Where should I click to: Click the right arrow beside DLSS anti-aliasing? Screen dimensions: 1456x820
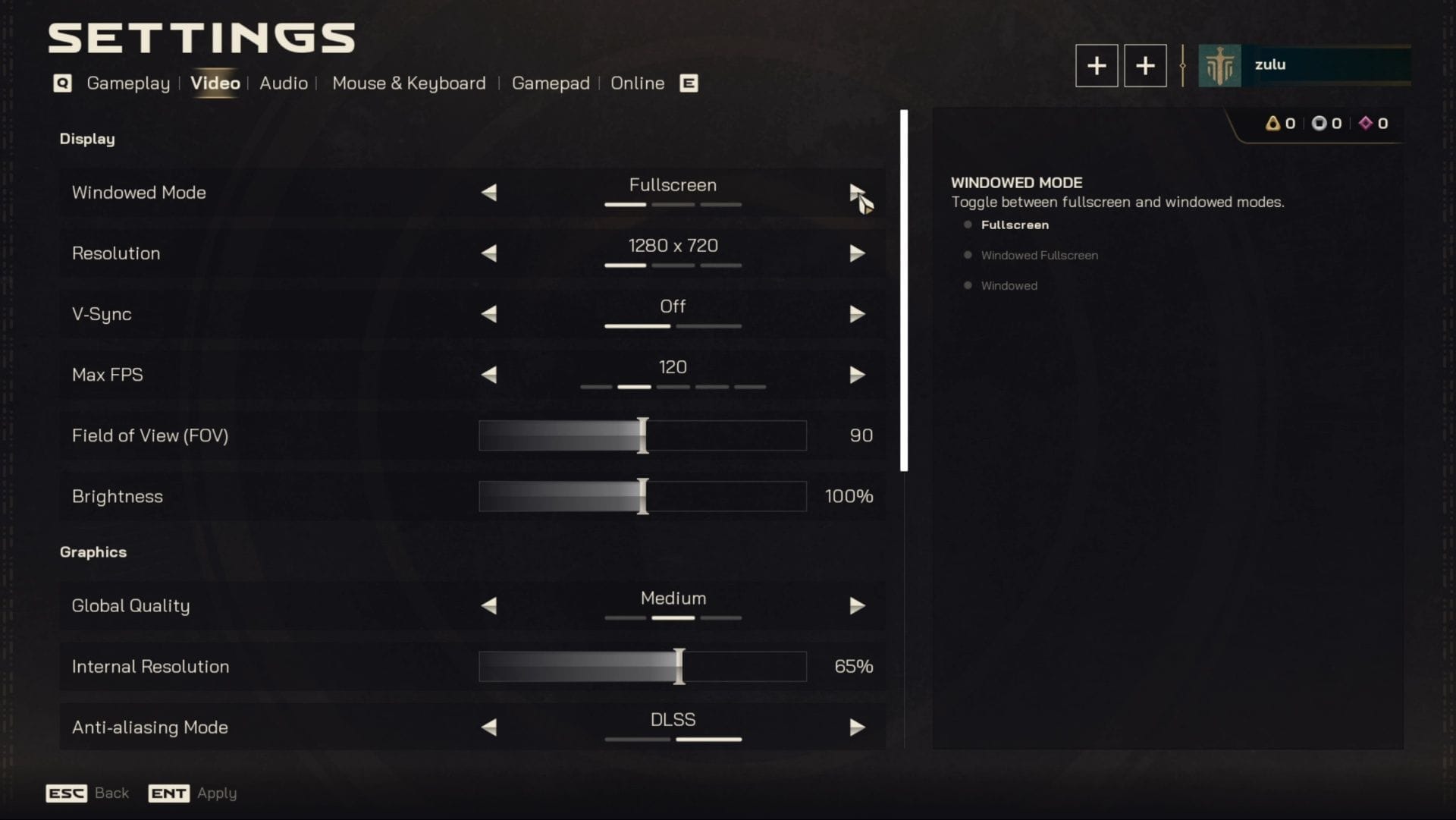858,727
